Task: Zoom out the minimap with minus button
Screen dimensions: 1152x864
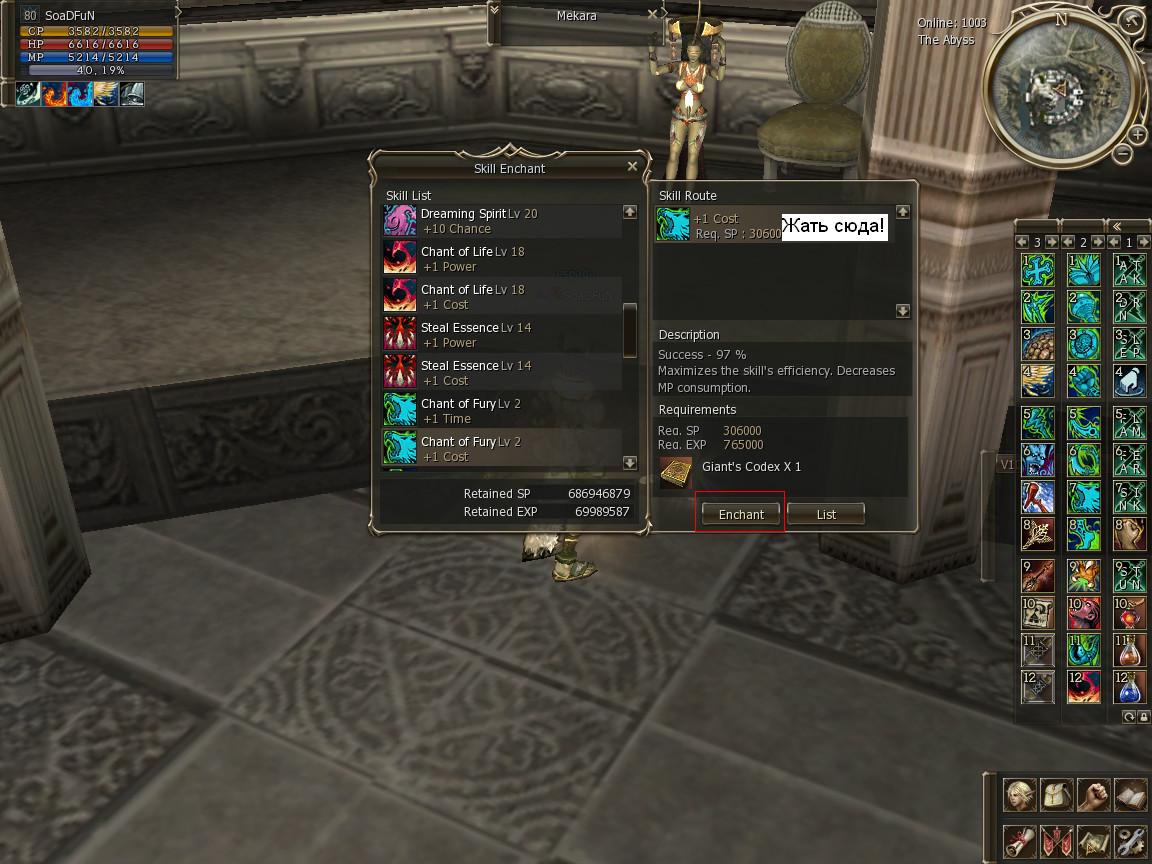Action: click(1123, 153)
